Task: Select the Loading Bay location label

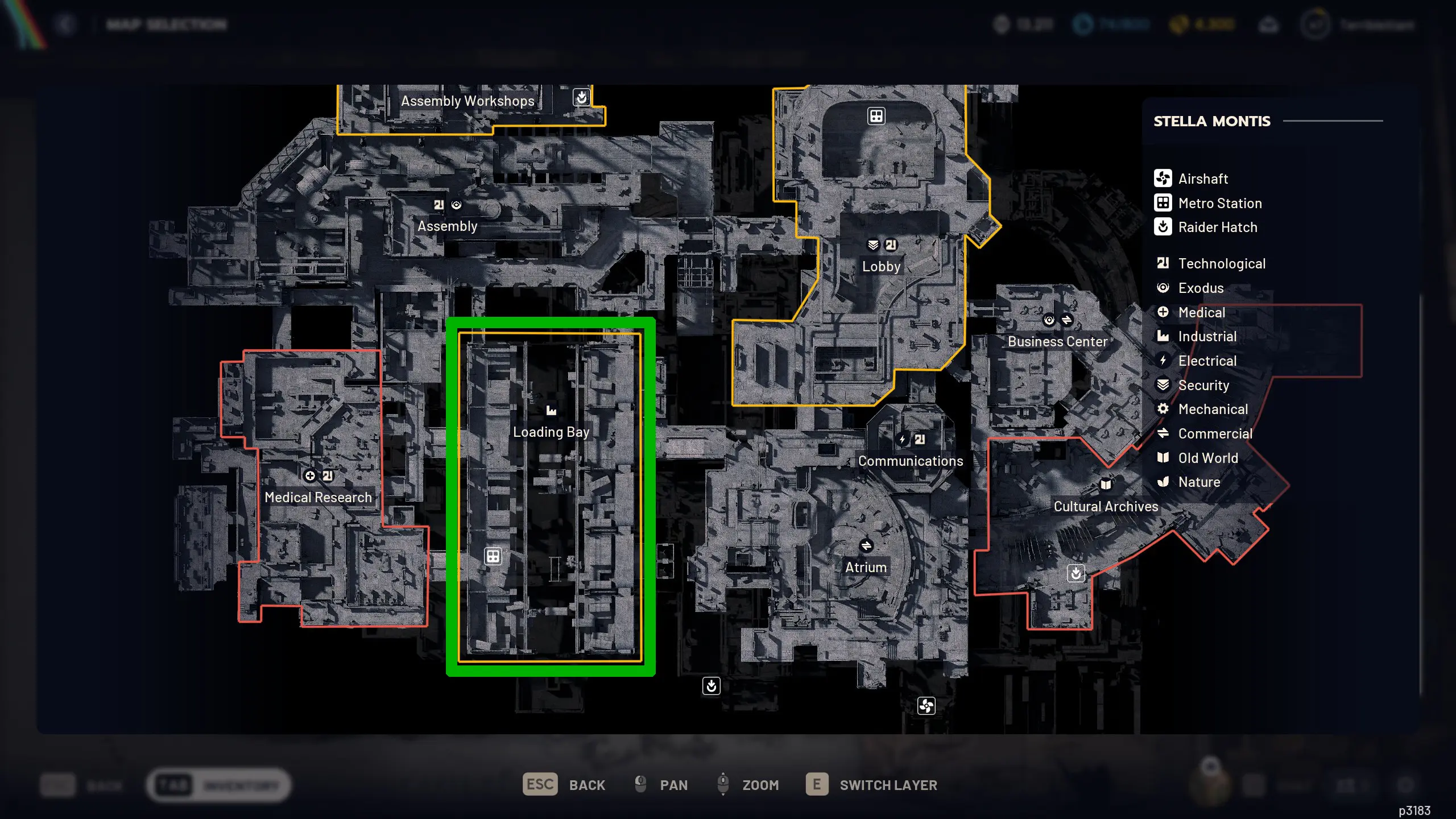Action: (551, 432)
